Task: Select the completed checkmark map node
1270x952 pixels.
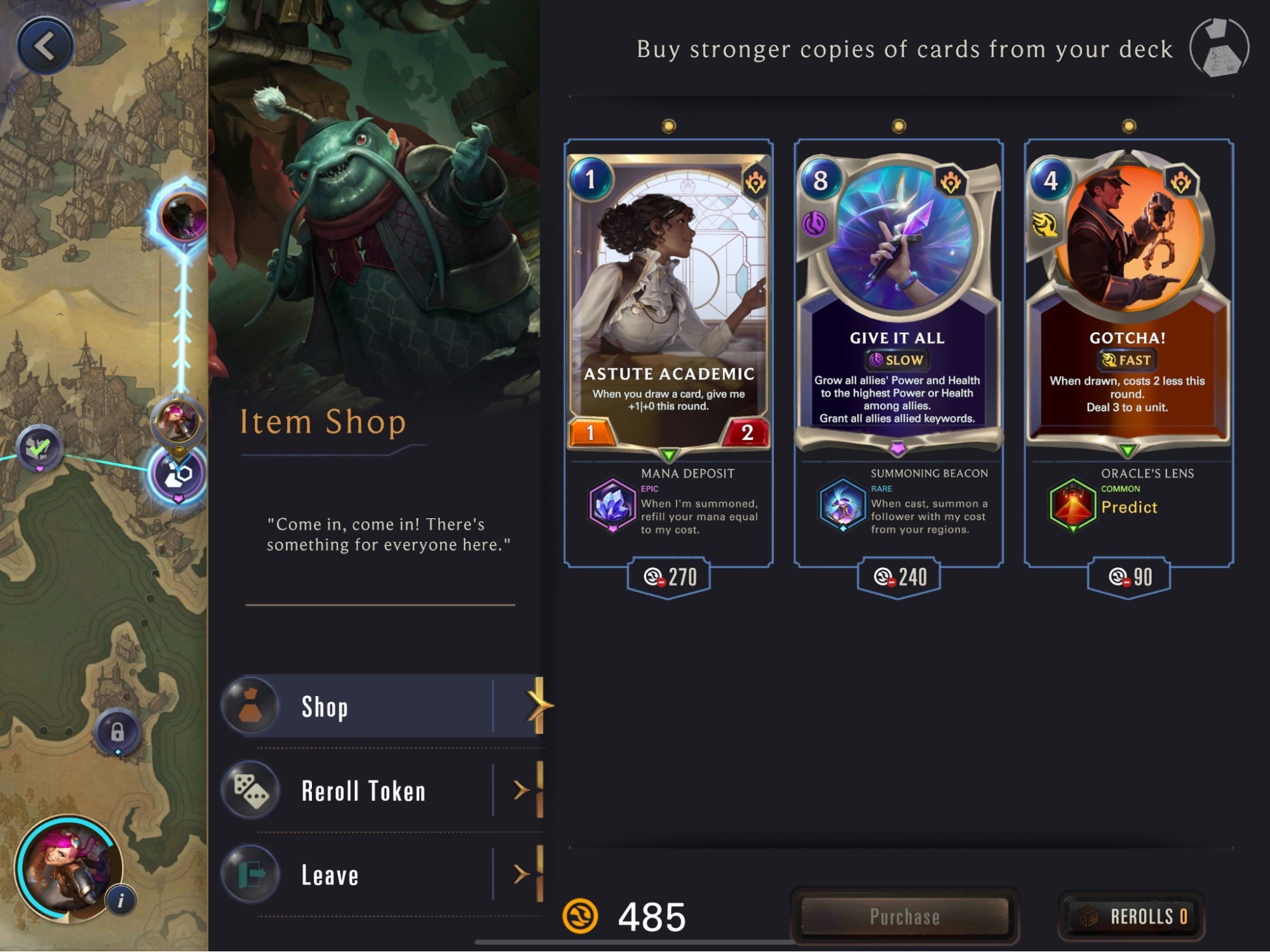Action: pyautogui.click(x=39, y=448)
